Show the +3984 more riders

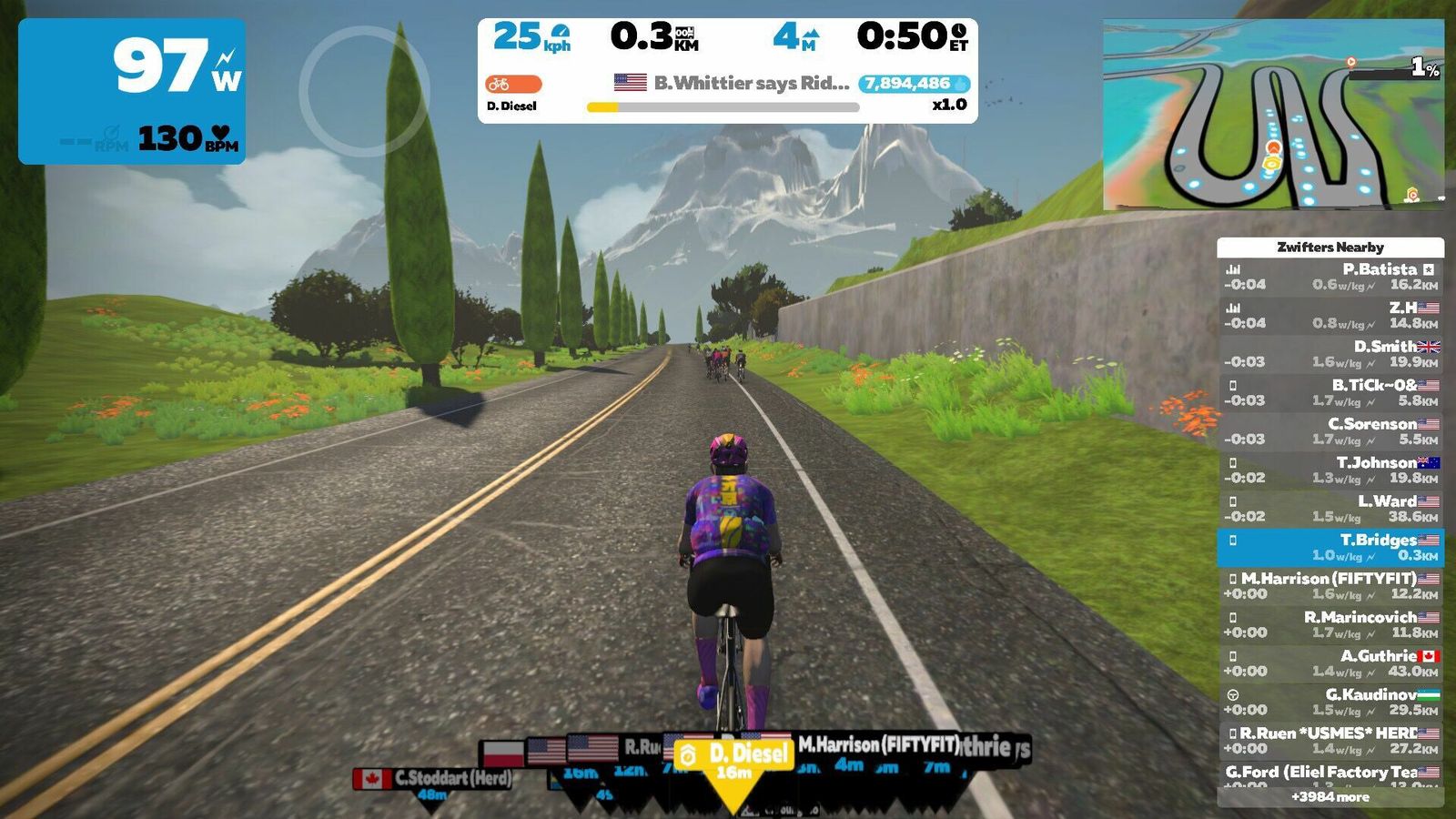tap(1330, 797)
